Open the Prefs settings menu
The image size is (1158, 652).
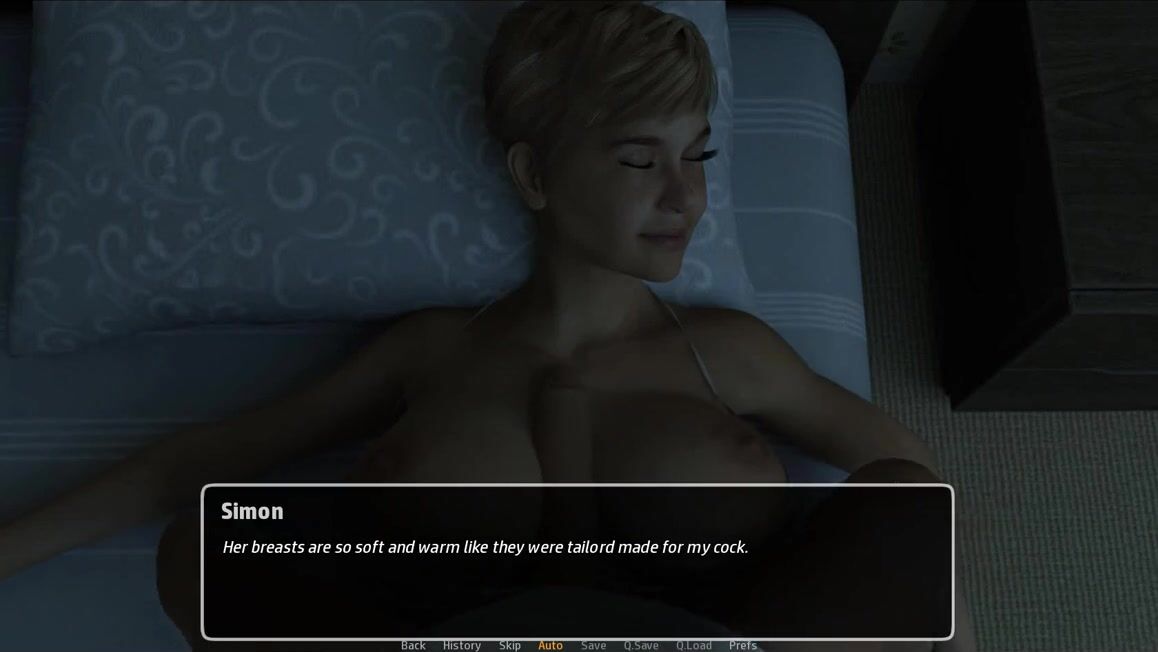[x=743, y=645]
